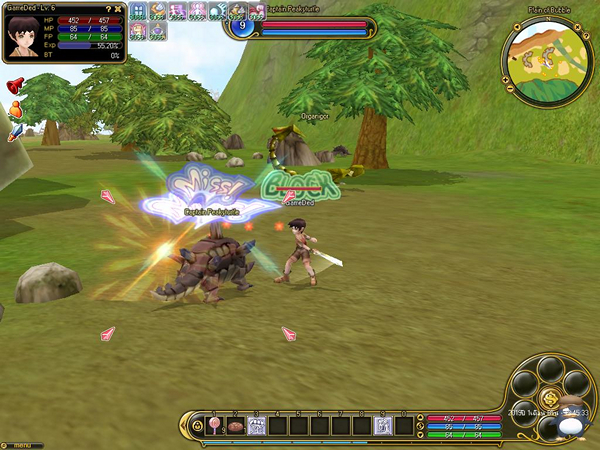Screen dimensions: 600x450
Task: Click the blue rocket icon
Action: [14, 134]
